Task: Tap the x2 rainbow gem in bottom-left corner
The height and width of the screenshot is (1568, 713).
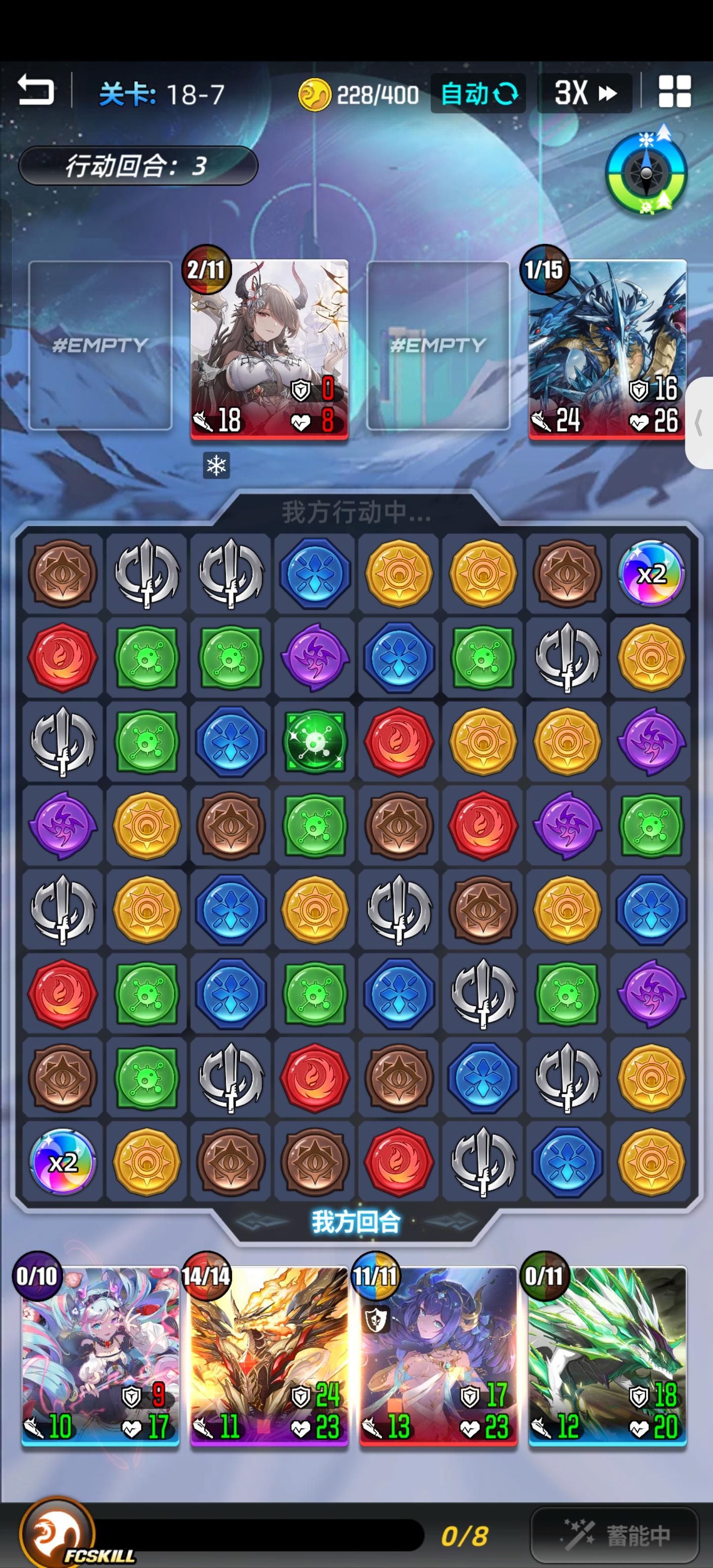Action: (62, 1163)
